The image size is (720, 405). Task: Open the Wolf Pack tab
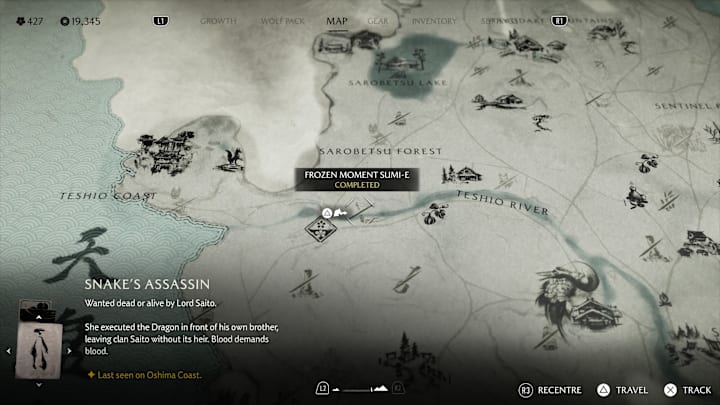(280, 20)
